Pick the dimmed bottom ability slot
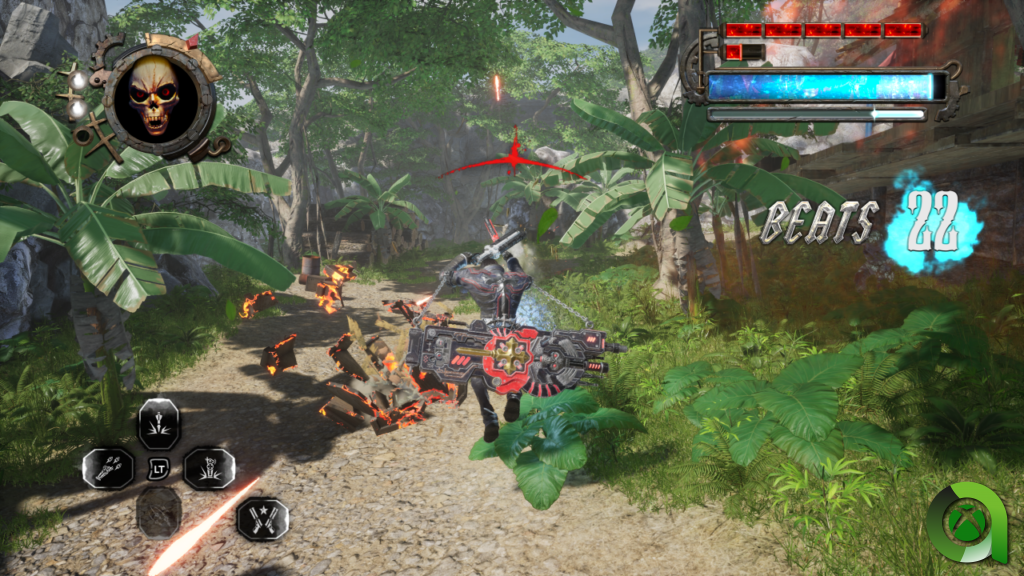 158,512
